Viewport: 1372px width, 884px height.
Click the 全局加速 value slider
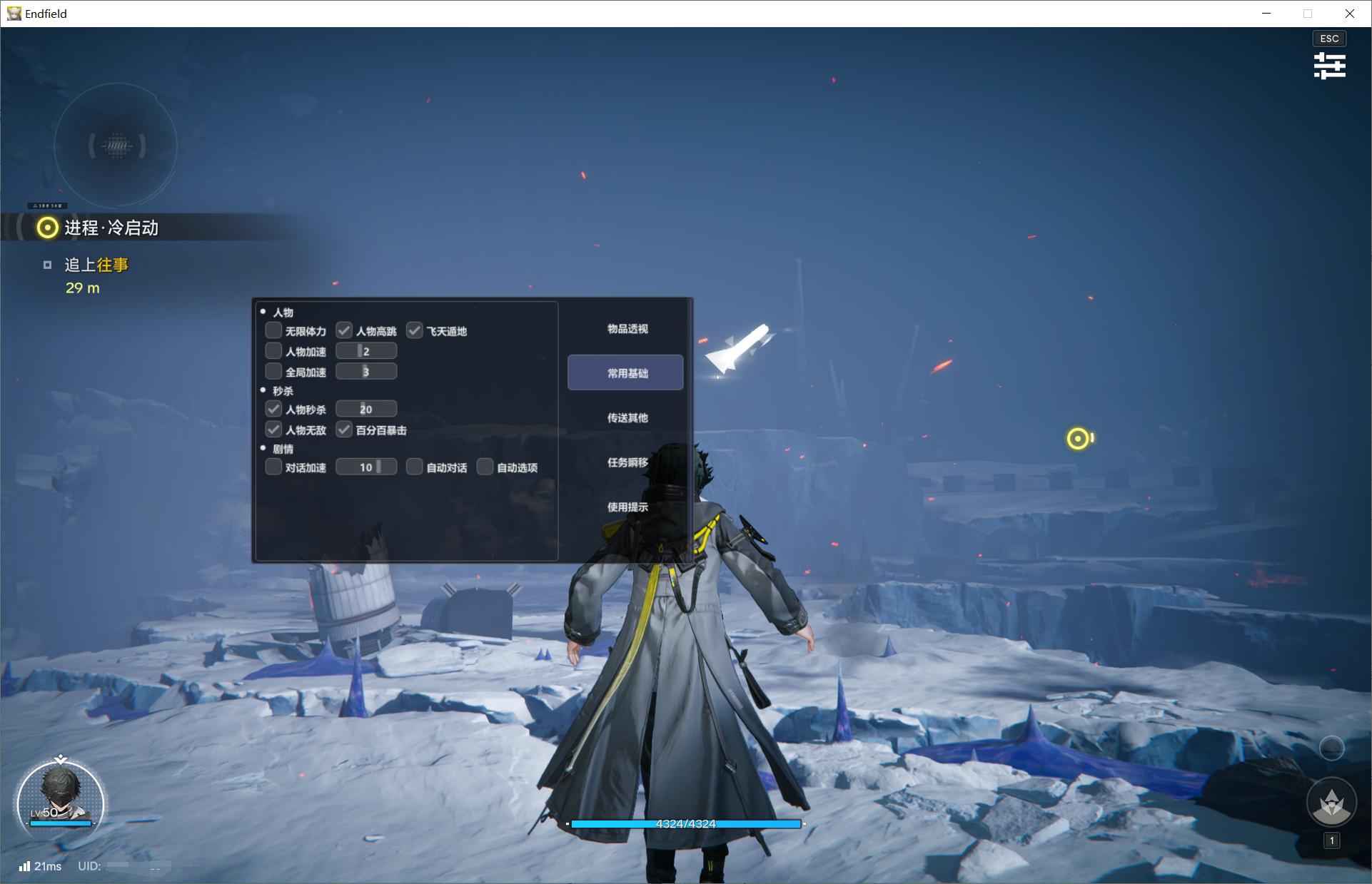(x=366, y=372)
